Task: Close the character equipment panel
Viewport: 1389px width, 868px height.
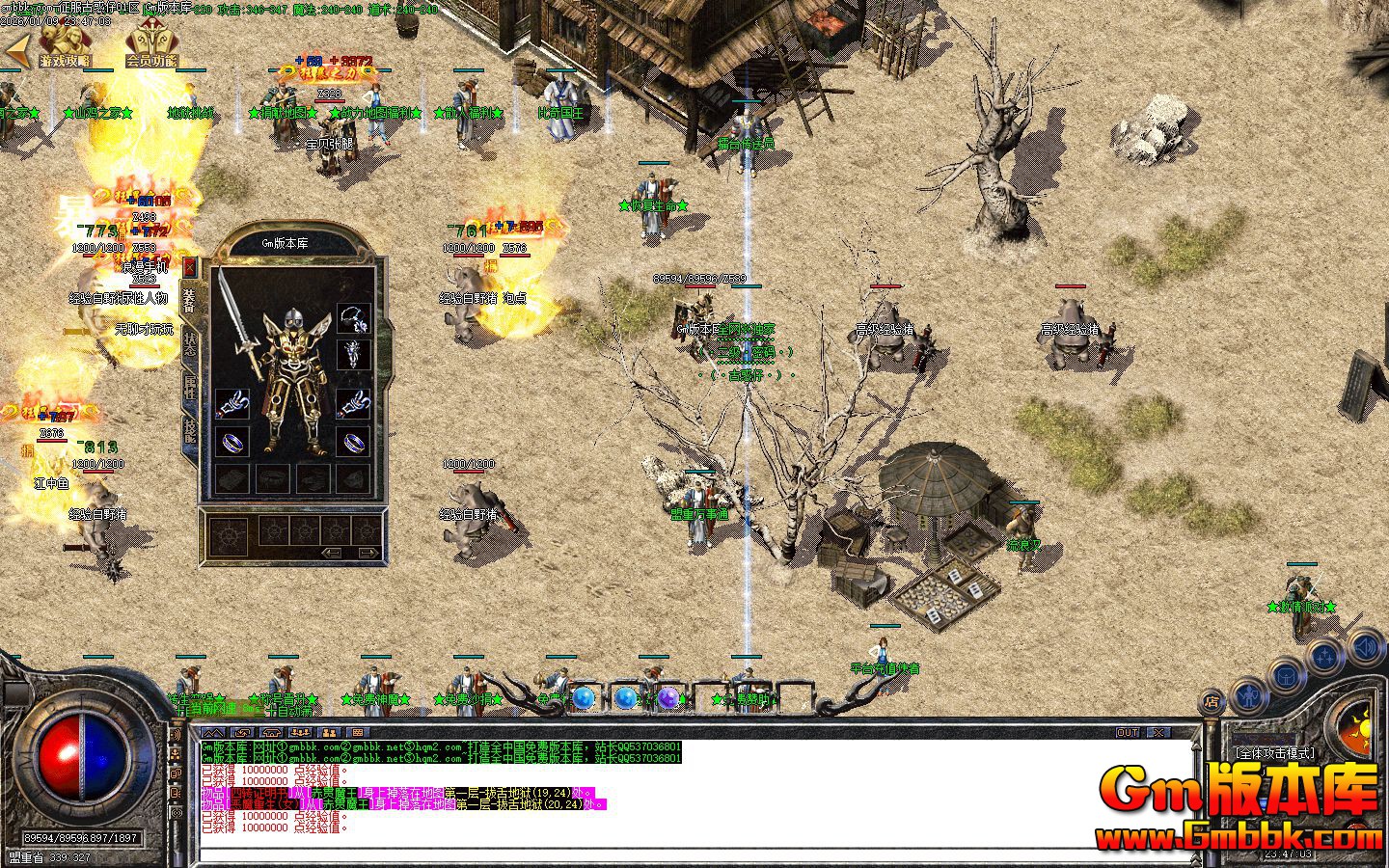Action: click(190, 267)
